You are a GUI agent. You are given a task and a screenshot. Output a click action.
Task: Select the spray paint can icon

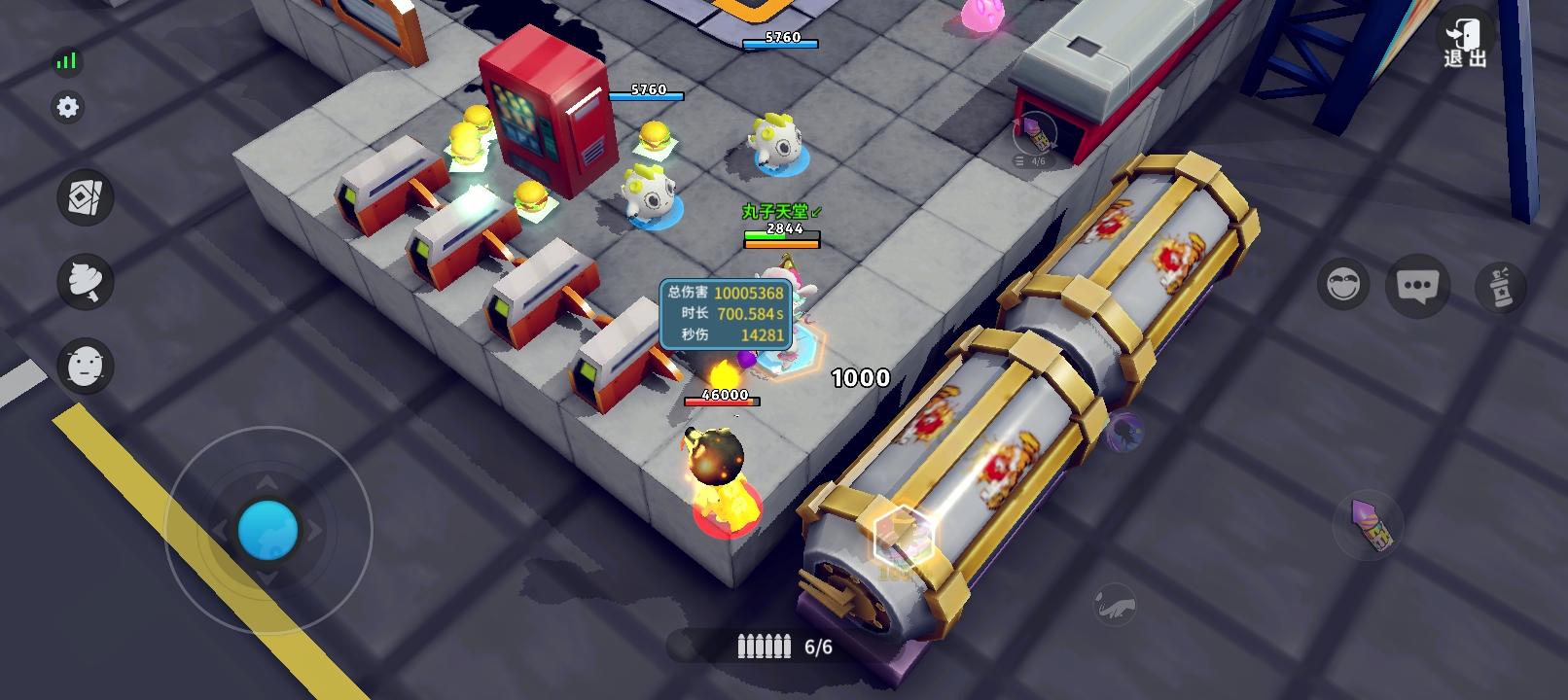tap(1499, 286)
